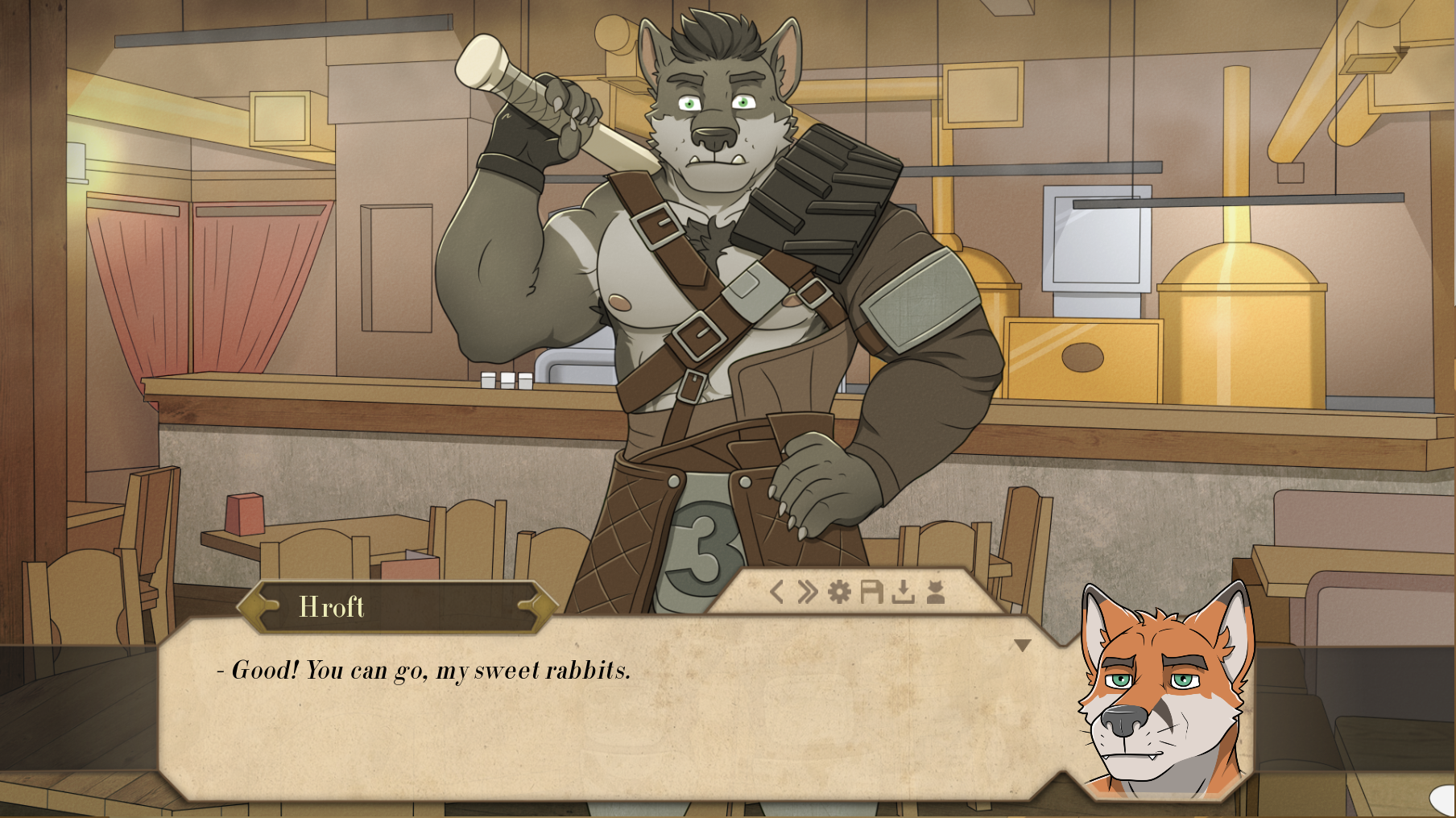Skip dialogue with the double arrow icon
1456x818 pixels.
tap(807, 593)
